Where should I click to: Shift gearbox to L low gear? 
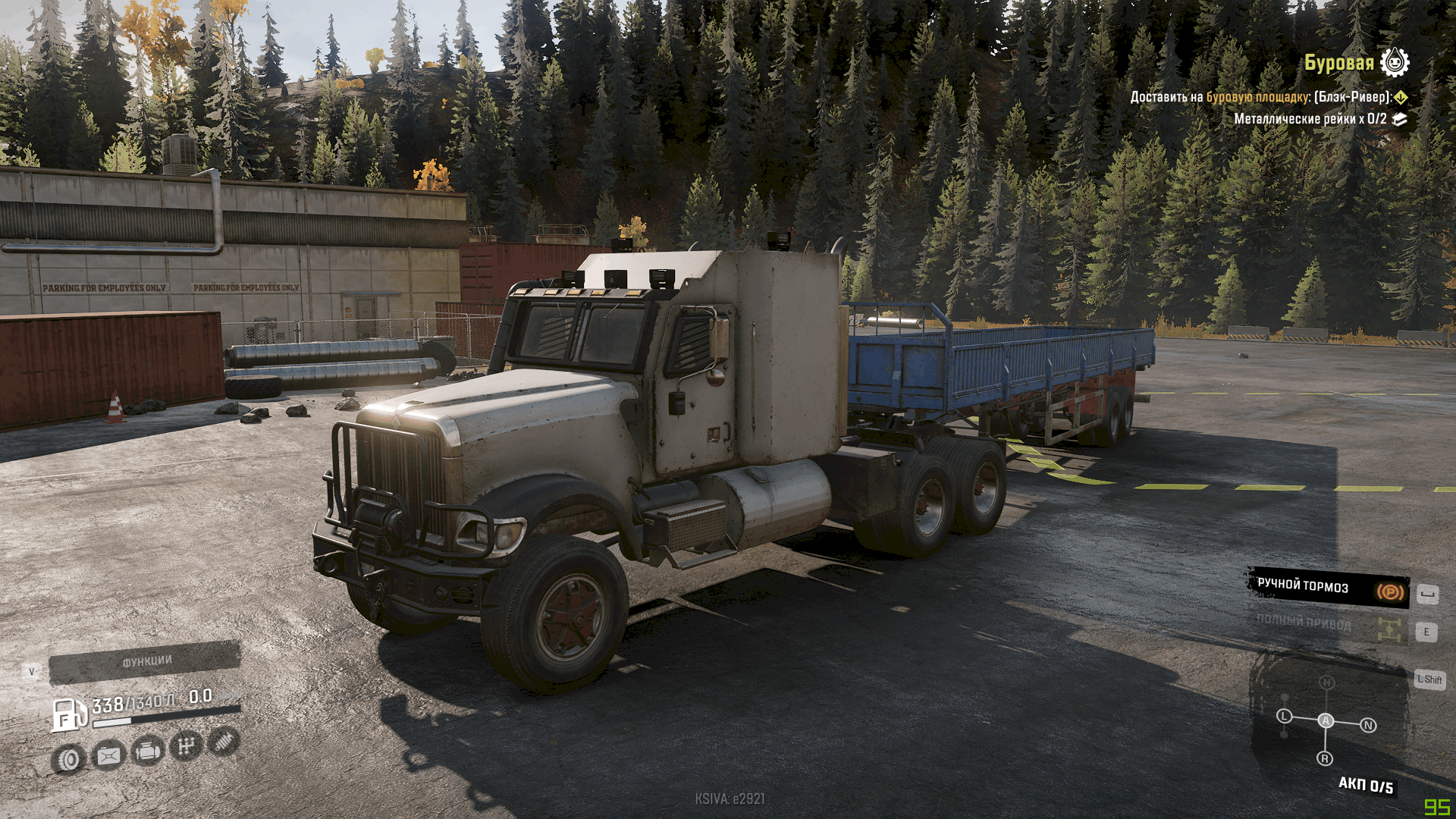[1284, 716]
